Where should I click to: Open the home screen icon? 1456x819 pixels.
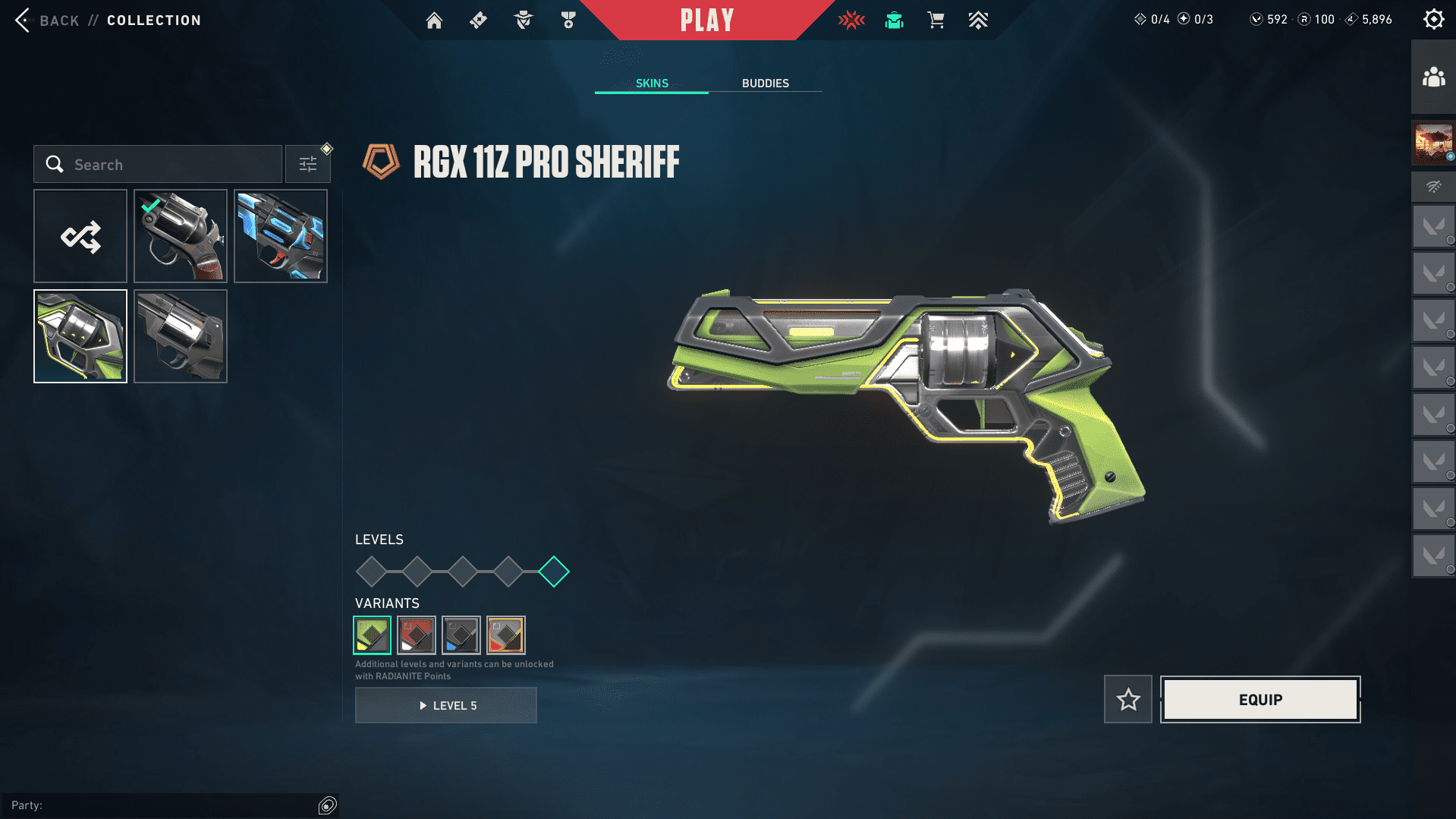[434, 20]
